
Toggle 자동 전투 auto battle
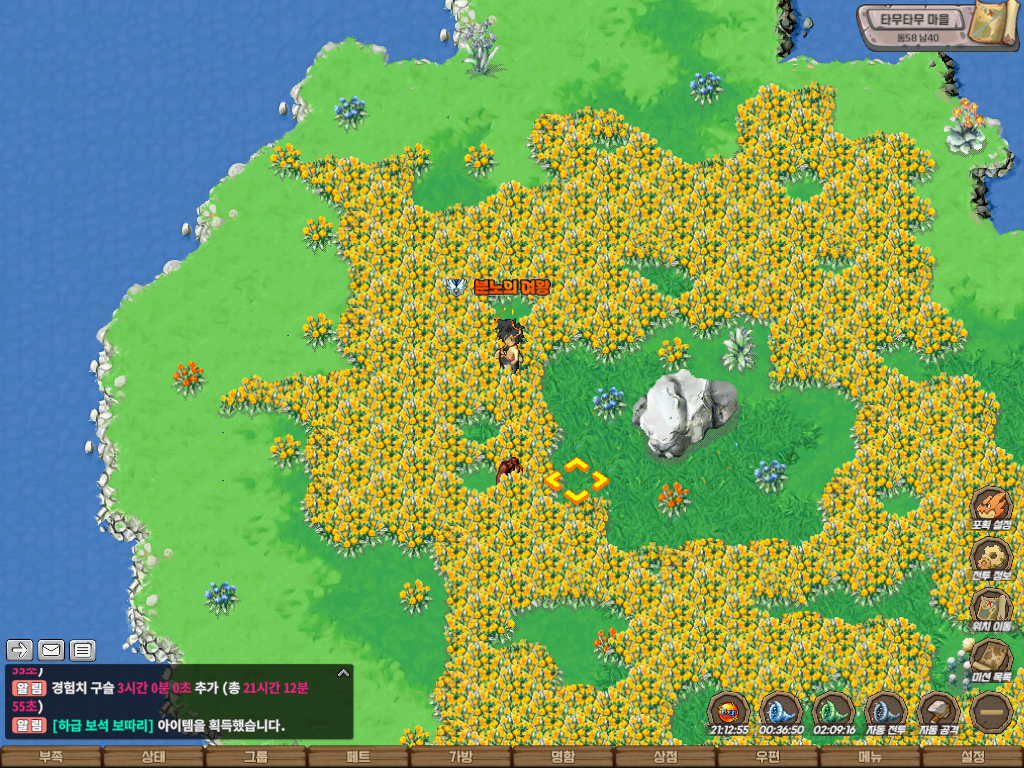[x=886, y=713]
